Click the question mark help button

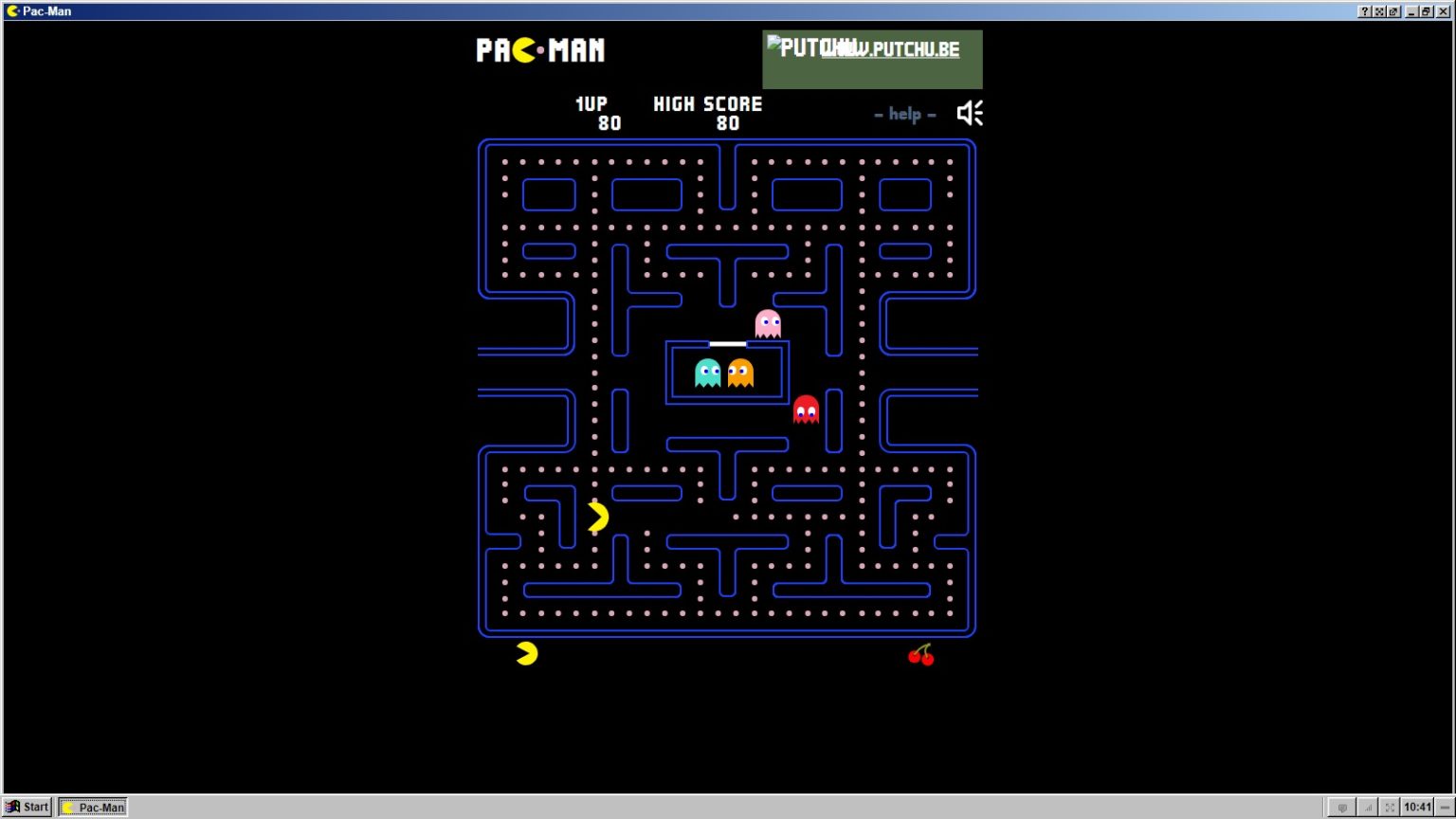(1364, 10)
